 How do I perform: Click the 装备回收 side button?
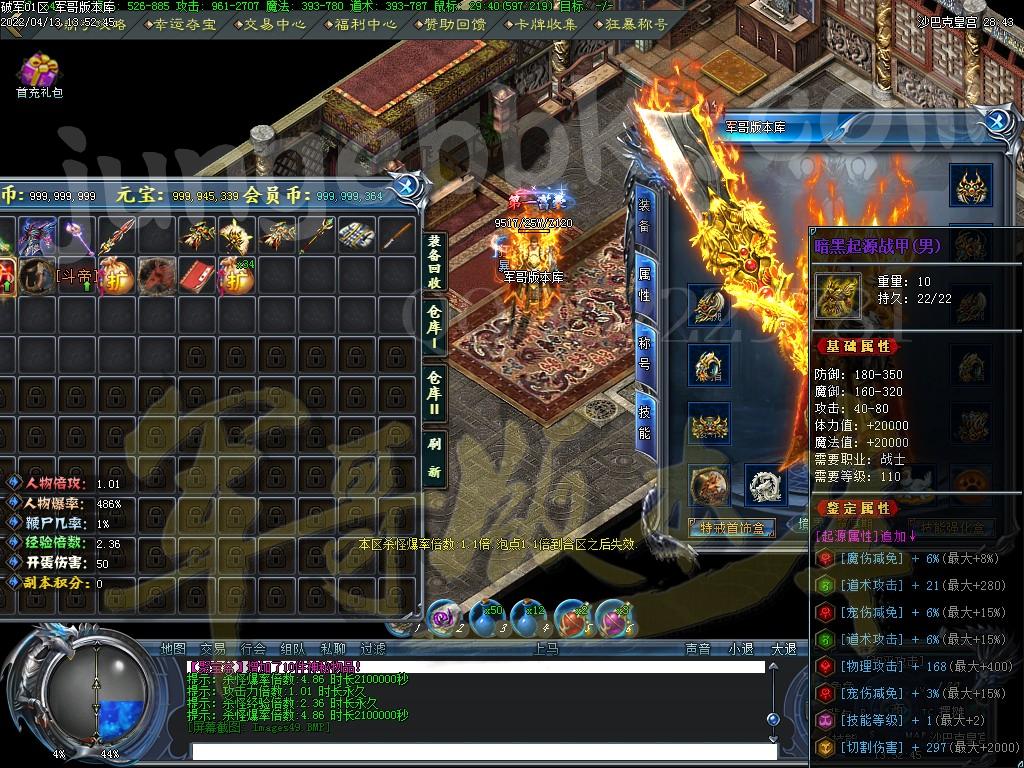[x=434, y=262]
